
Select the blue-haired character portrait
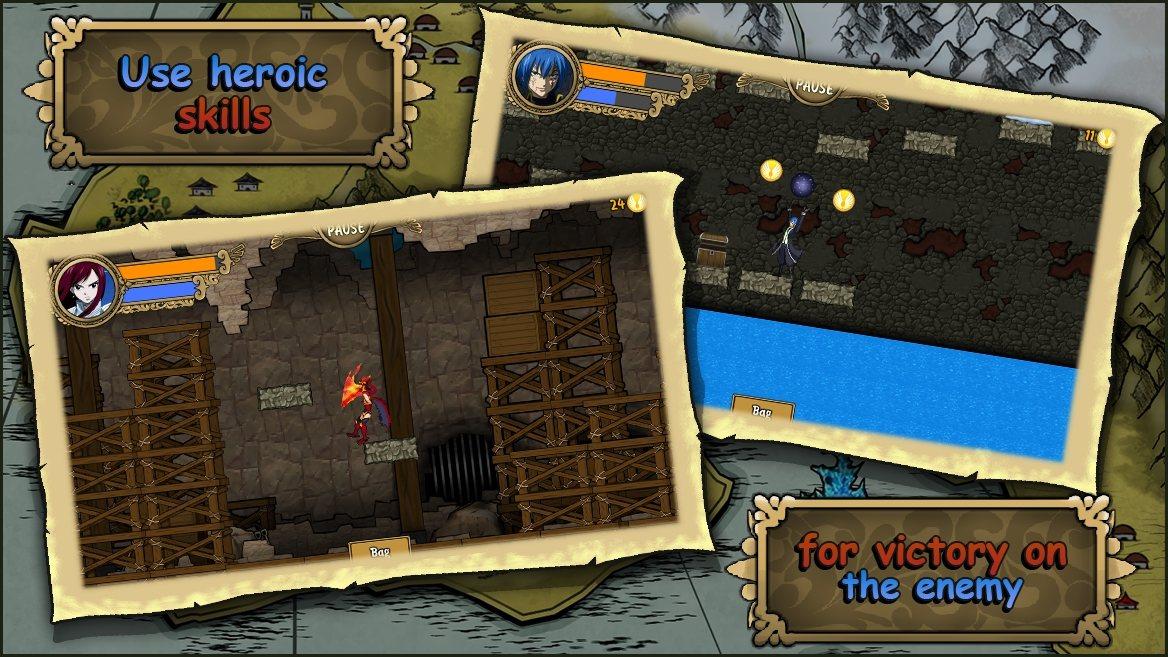tap(543, 77)
